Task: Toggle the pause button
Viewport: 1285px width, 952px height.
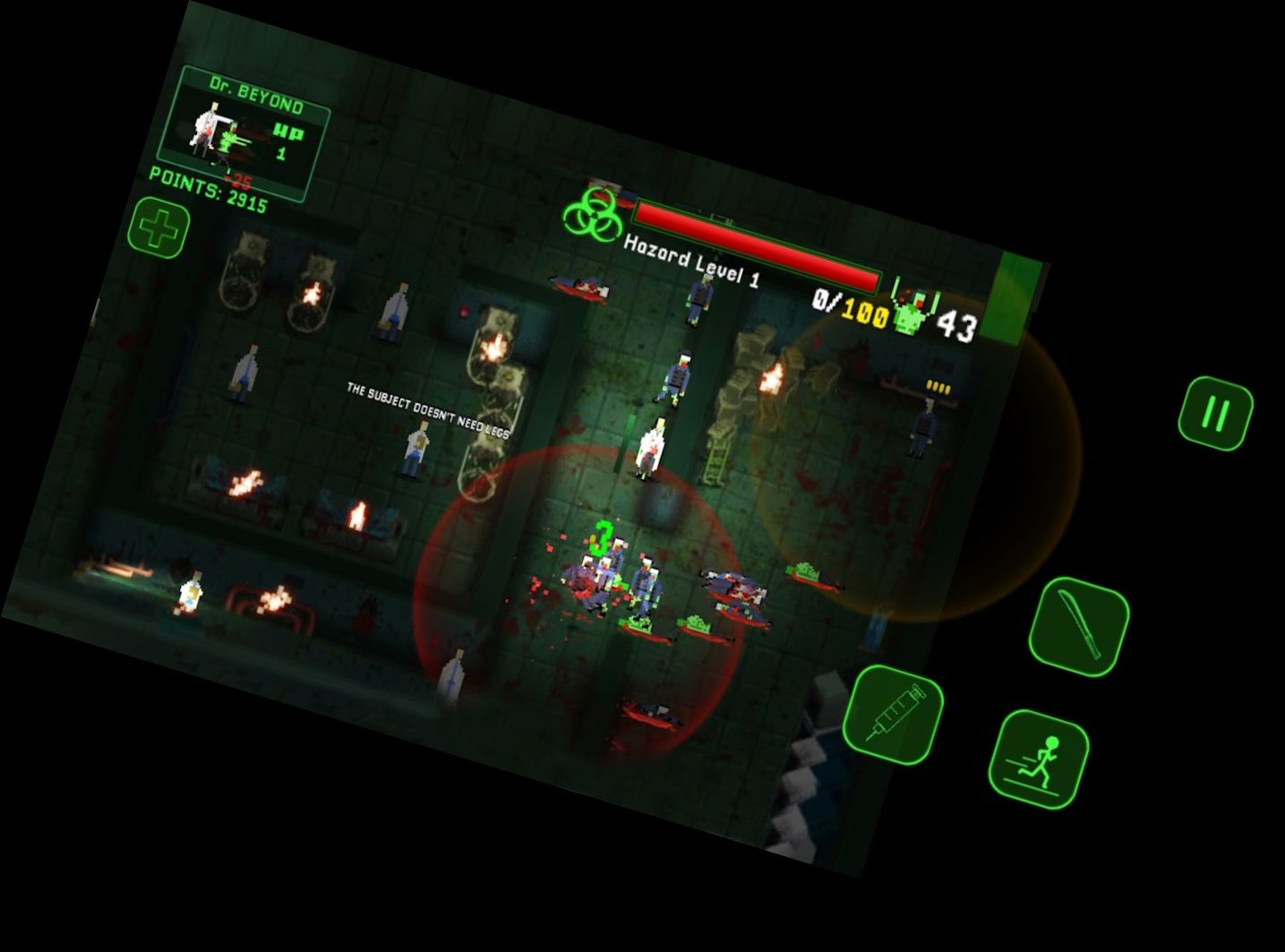Action: (1215, 415)
